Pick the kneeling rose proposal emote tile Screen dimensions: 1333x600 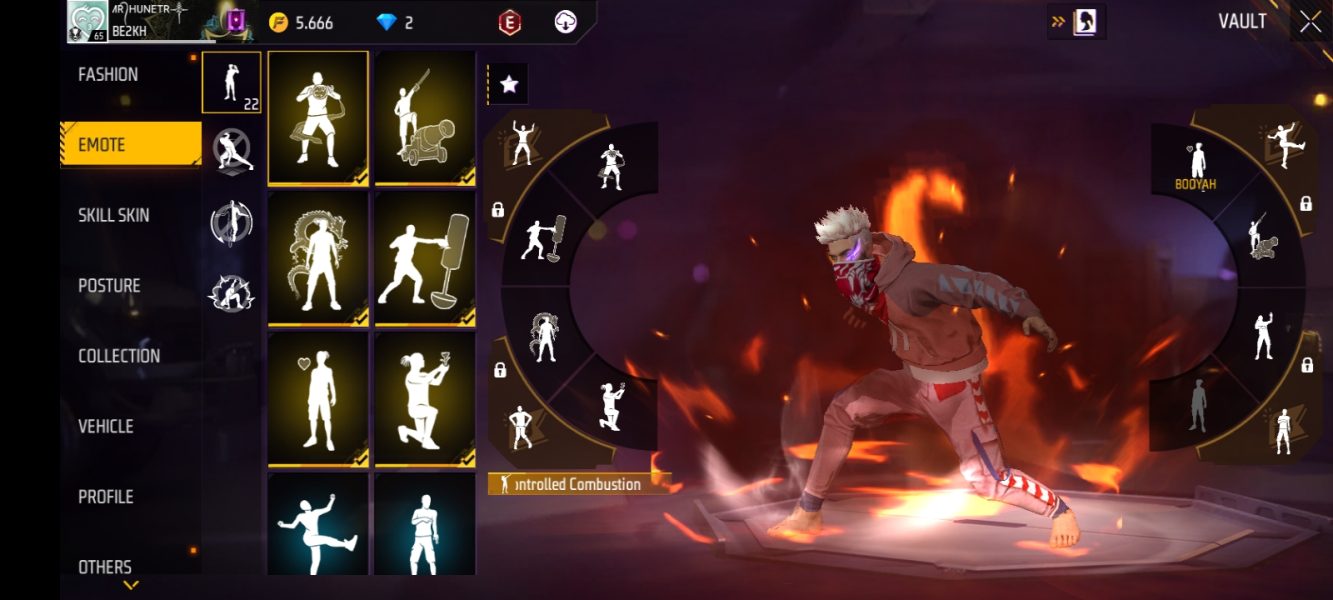click(x=425, y=399)
